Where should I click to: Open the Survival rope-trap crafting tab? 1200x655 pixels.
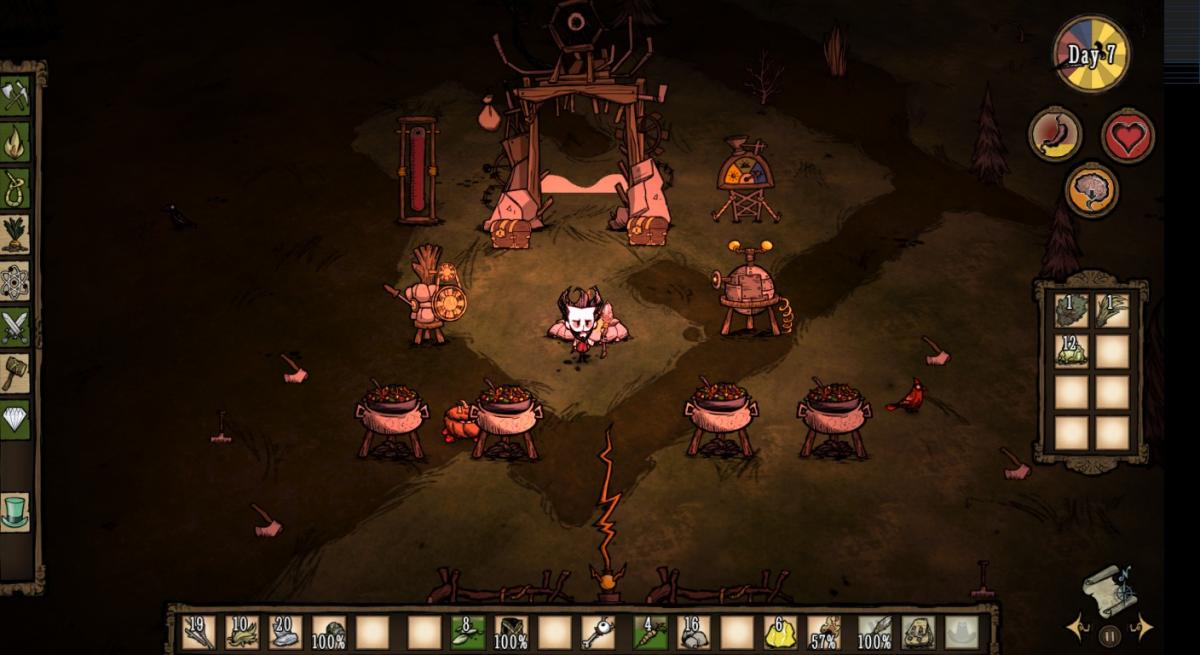point(15,188)
